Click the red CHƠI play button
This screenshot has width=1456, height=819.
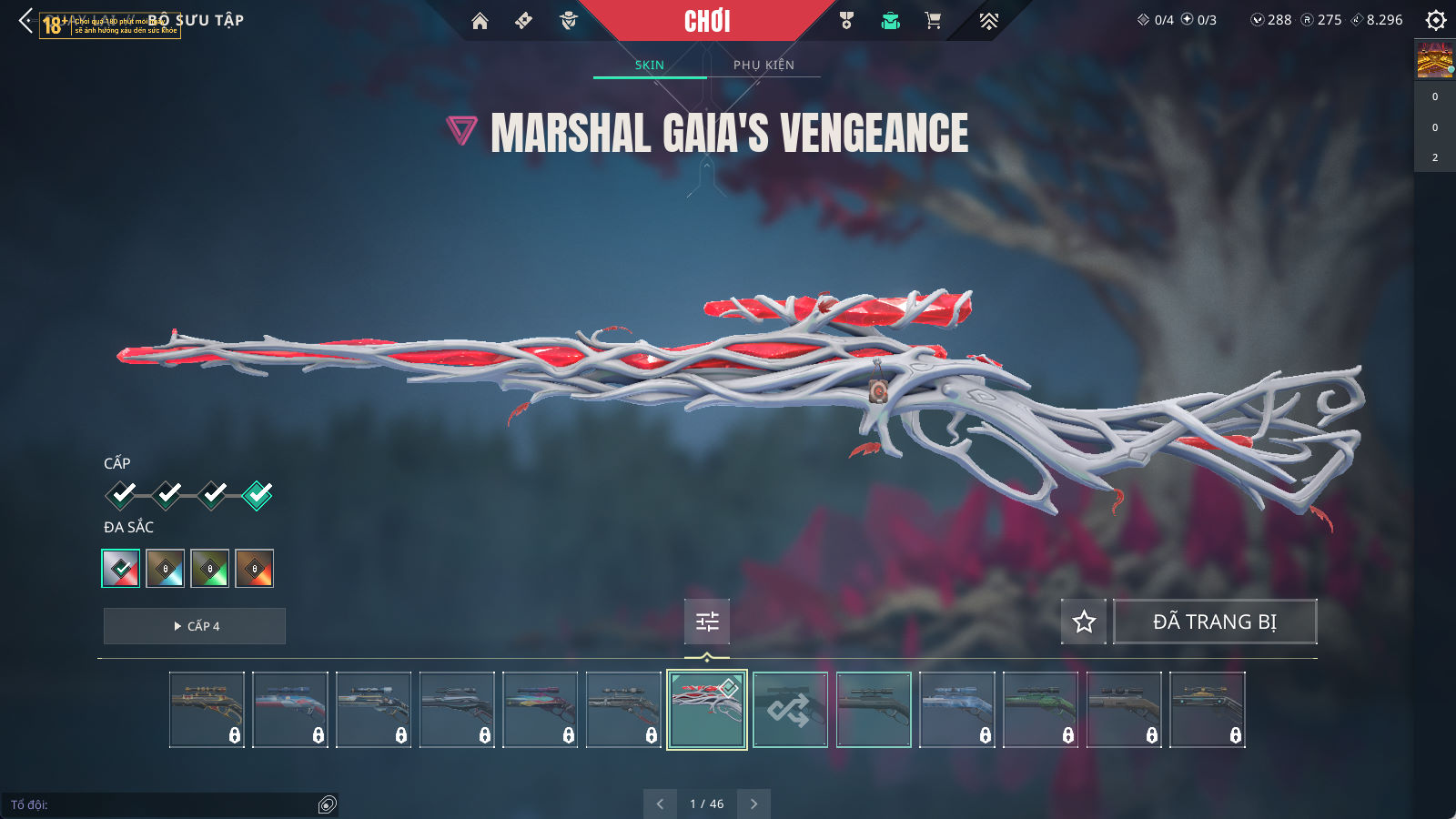click(x=707, y=21)
